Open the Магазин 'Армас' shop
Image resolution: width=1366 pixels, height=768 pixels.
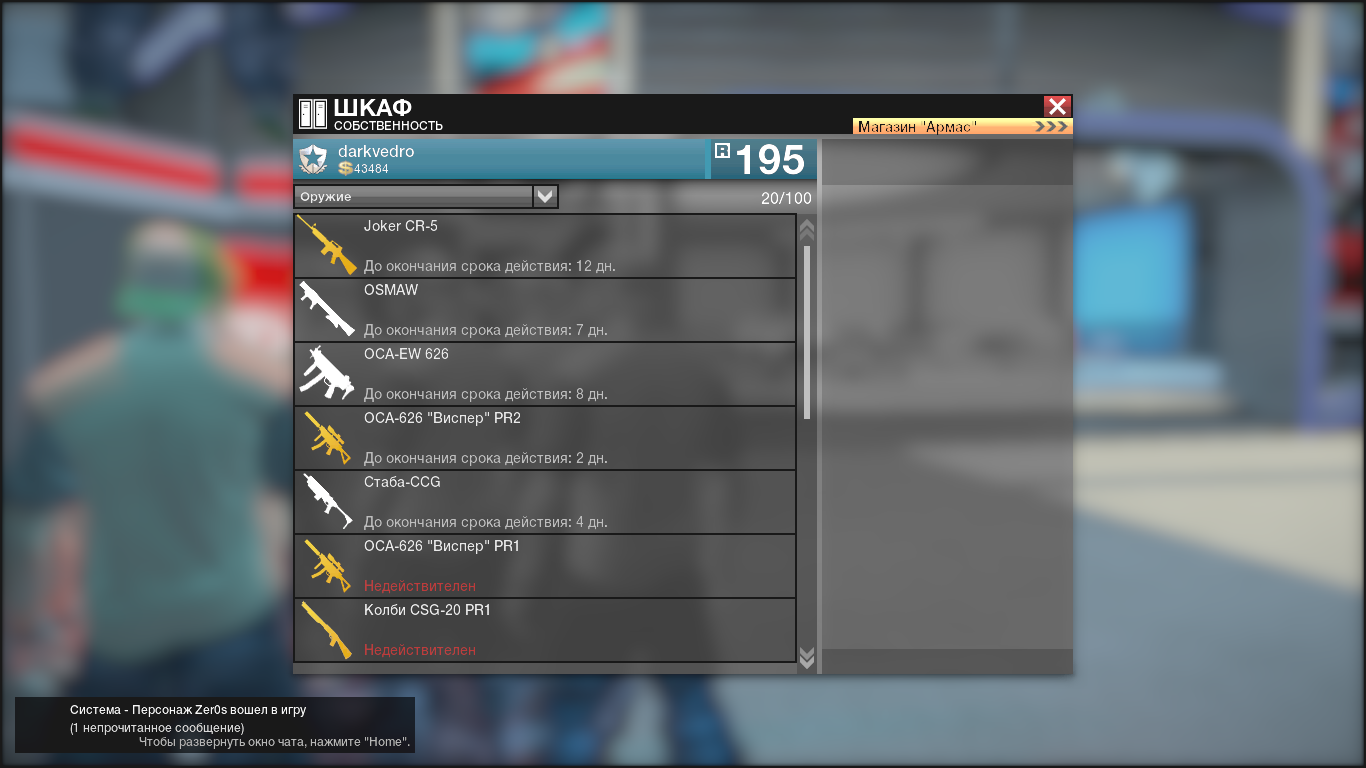962,127
